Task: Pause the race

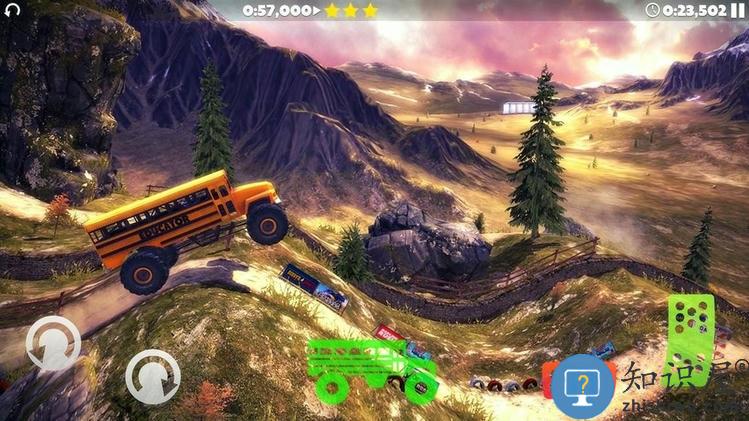Action: (x=738, y=10)
